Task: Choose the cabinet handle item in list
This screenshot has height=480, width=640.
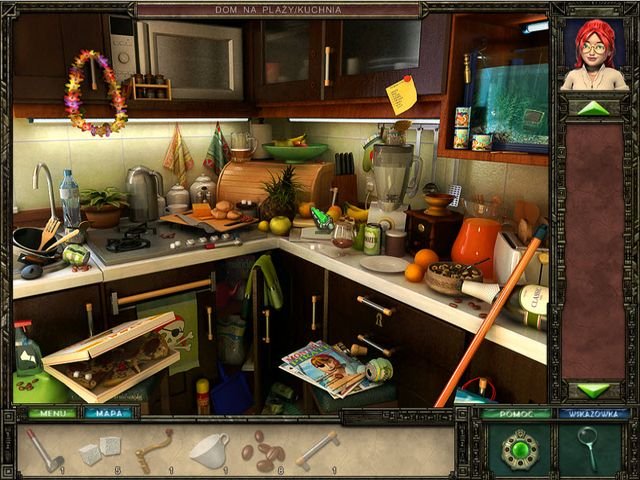Action: coord(318,448)
